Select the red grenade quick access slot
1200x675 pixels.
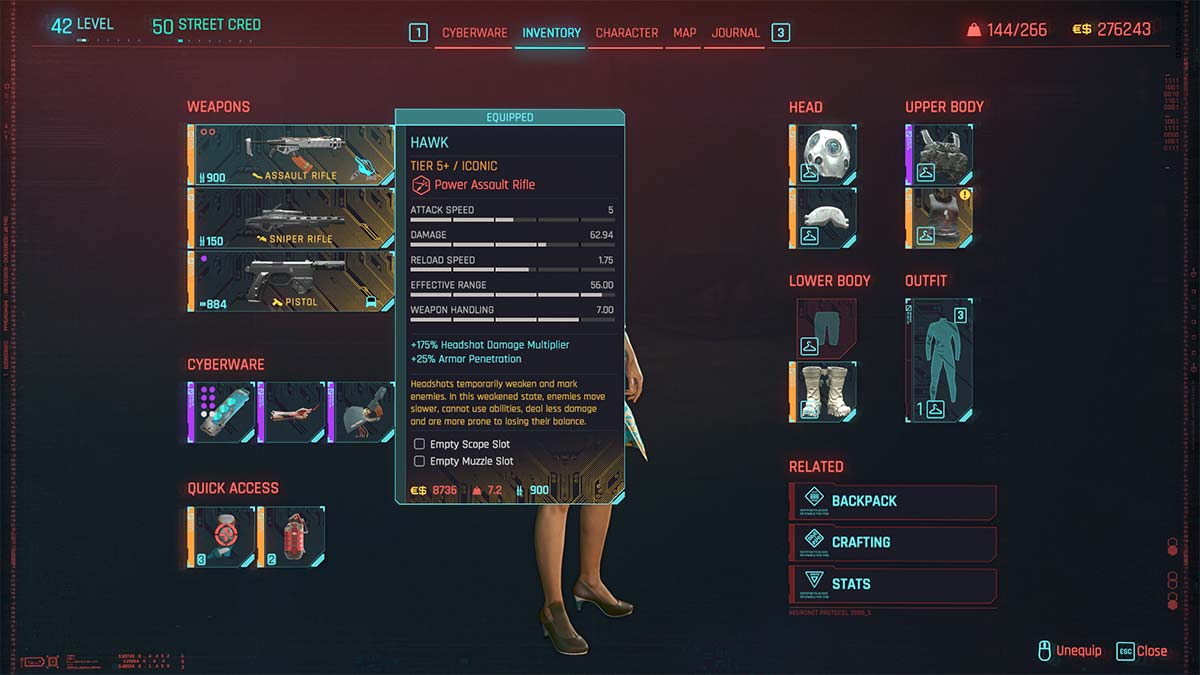point(290,537)
